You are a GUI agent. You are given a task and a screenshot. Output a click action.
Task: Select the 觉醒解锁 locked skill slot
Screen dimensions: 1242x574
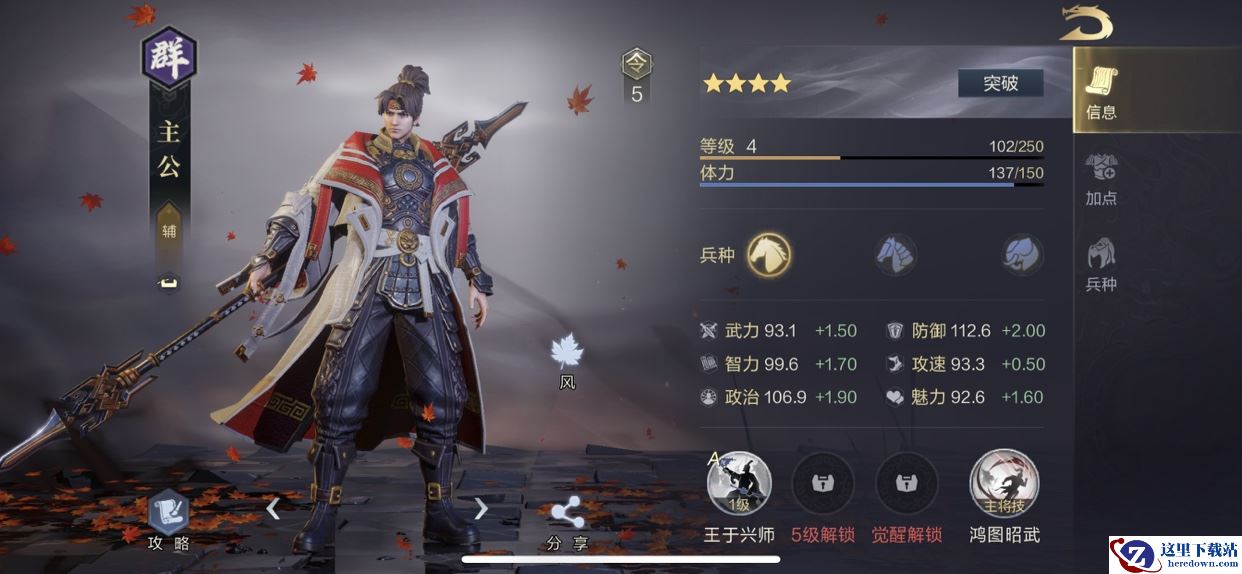pos(907,485)
